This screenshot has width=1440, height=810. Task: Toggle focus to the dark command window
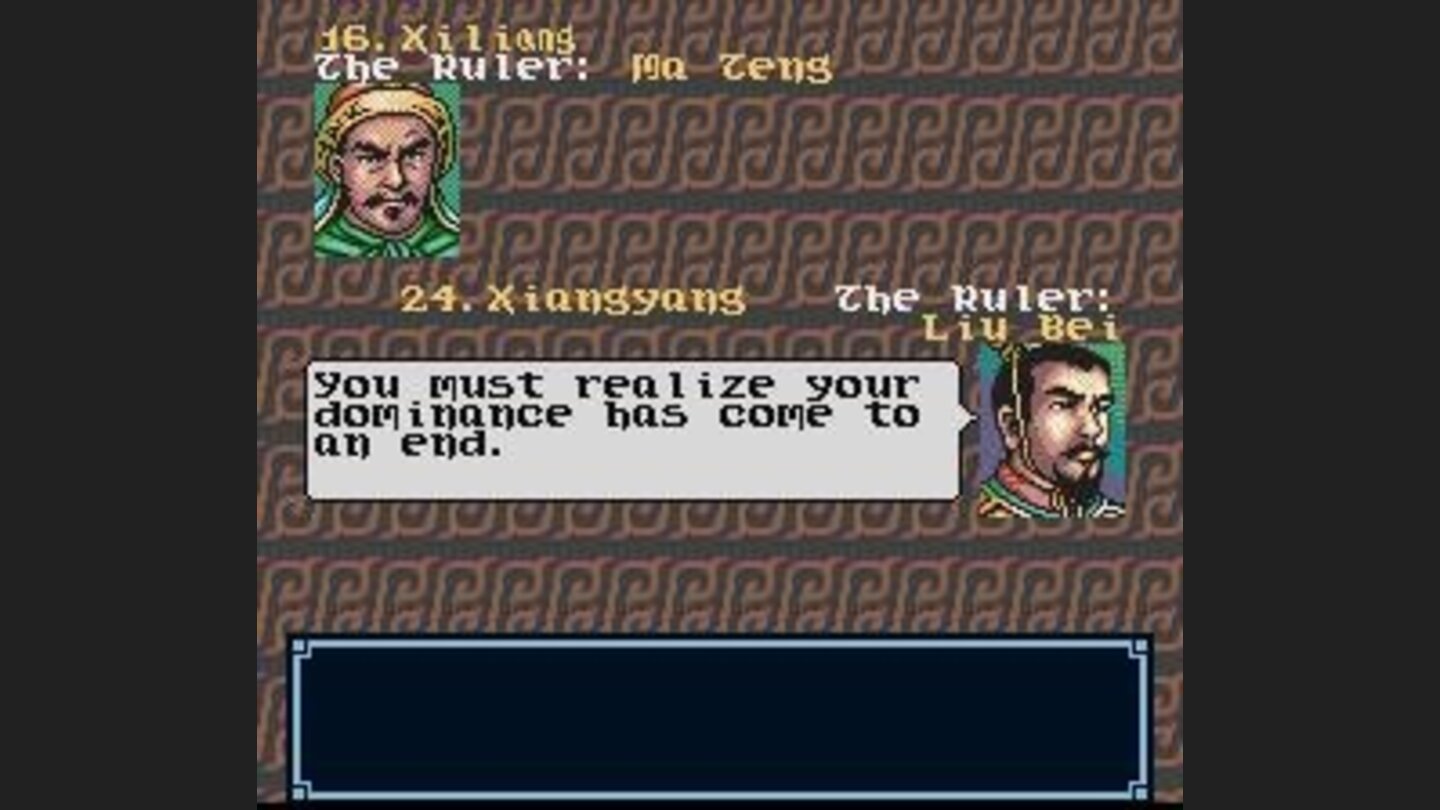pos(720,720)
